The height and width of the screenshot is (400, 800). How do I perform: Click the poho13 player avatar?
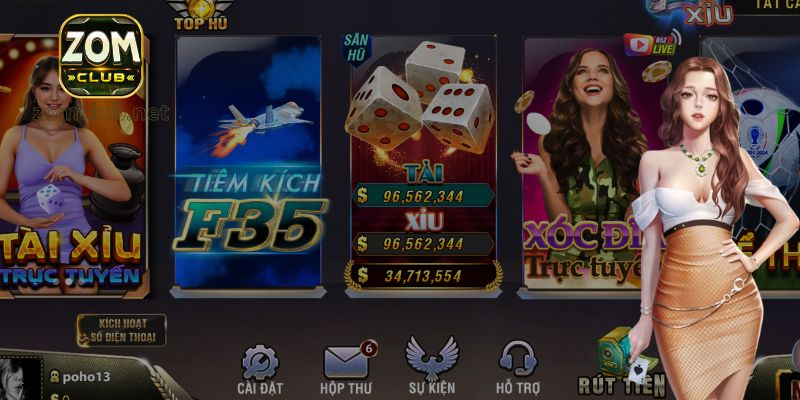coord(20,379)
